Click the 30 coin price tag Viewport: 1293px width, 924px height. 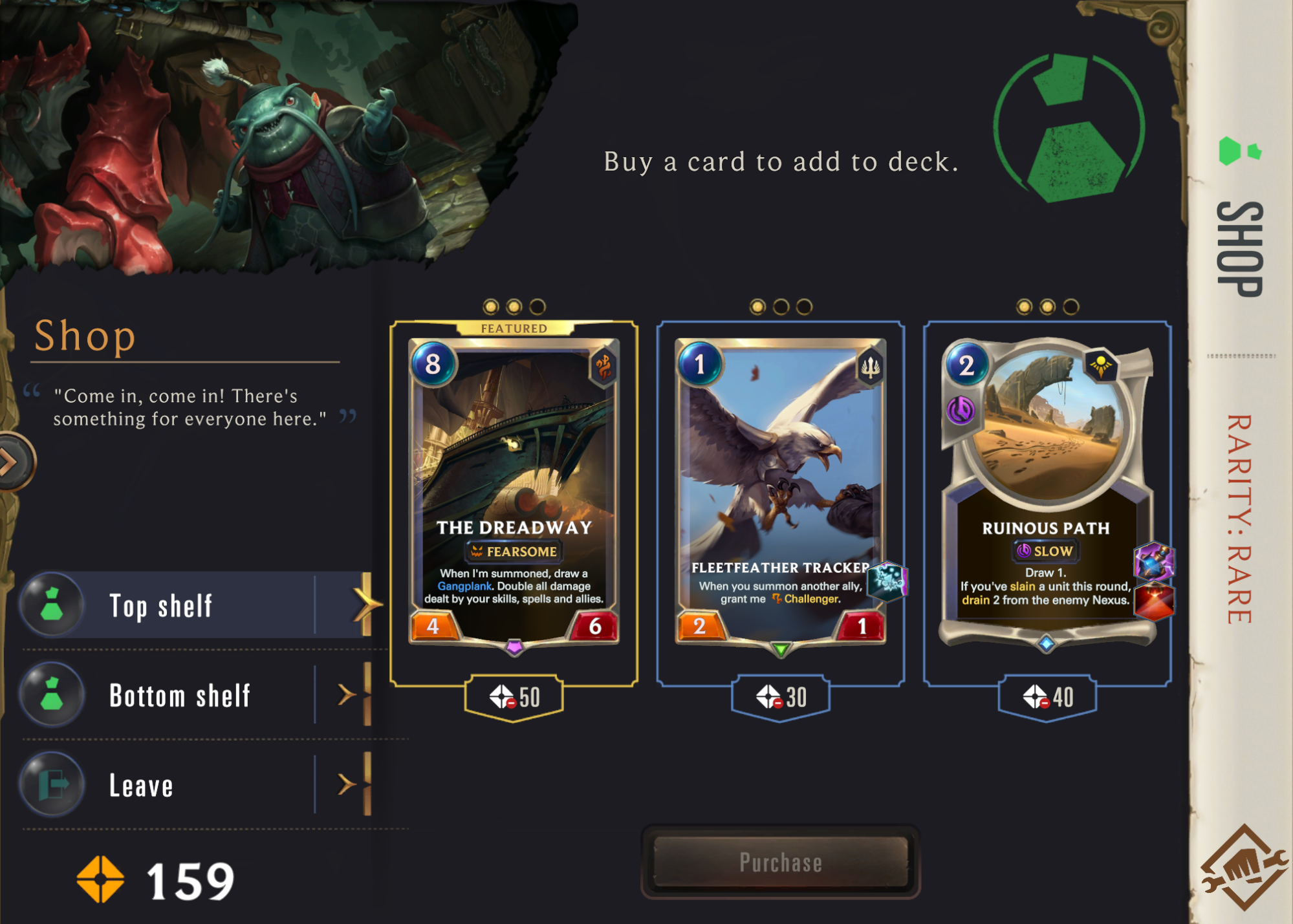tap(780, 697)
